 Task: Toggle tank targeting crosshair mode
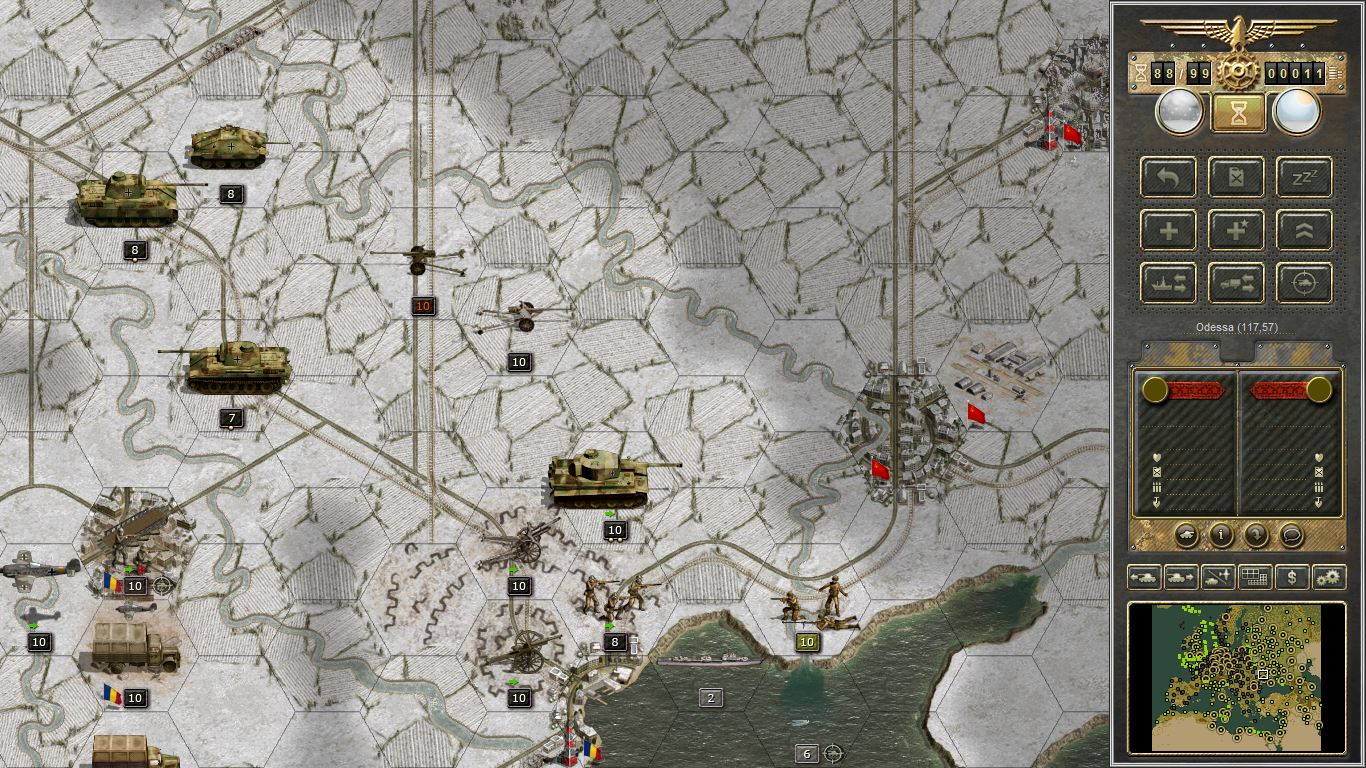(x=1302, y=283)
